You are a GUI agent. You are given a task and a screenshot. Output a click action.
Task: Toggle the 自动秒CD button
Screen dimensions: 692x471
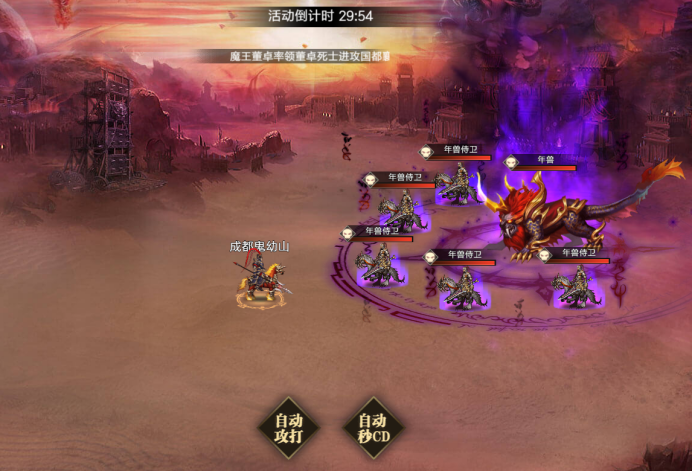[x=372, y=428]
